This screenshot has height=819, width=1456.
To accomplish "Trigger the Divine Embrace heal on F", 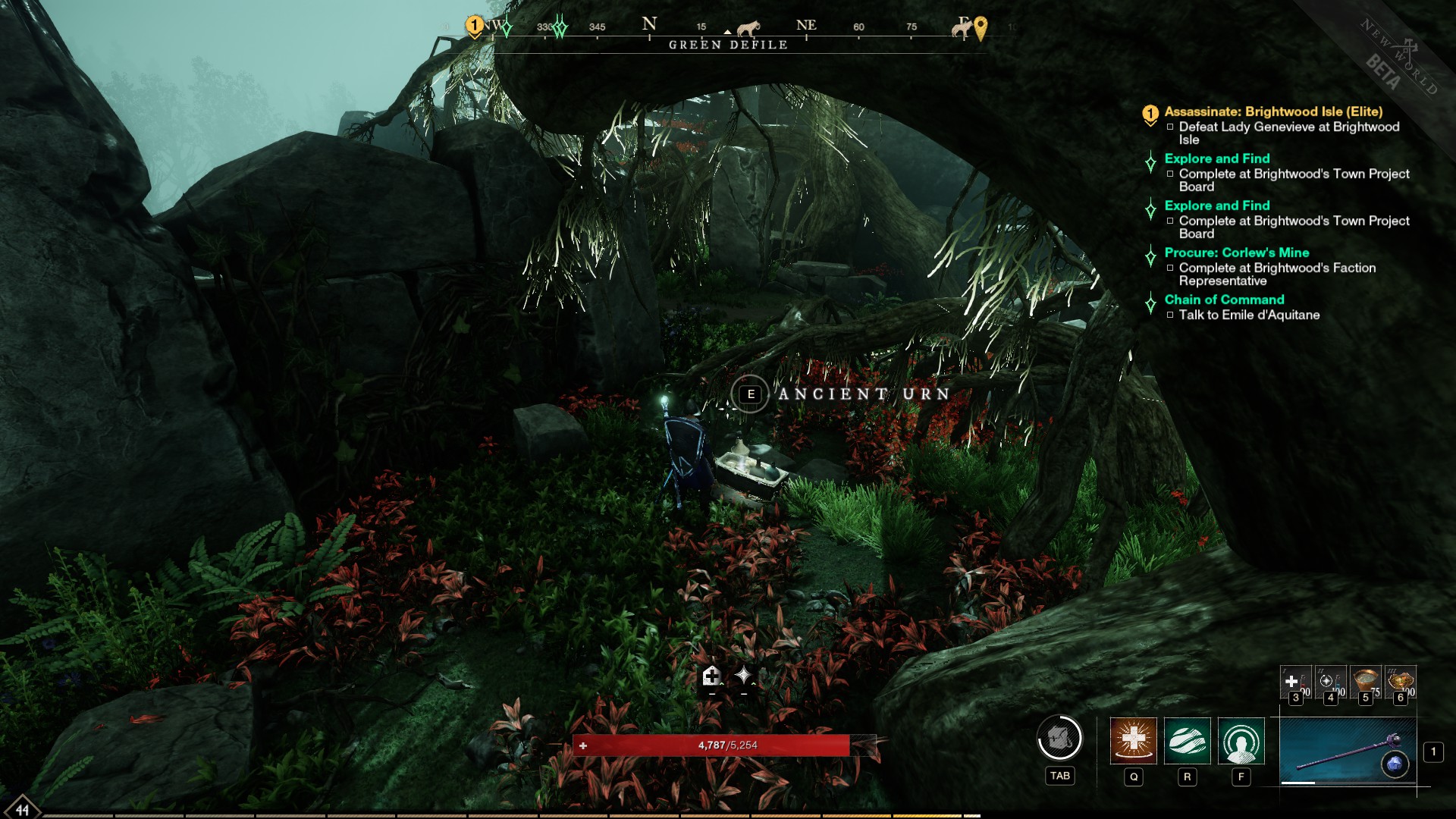I will coord(1241,744).
